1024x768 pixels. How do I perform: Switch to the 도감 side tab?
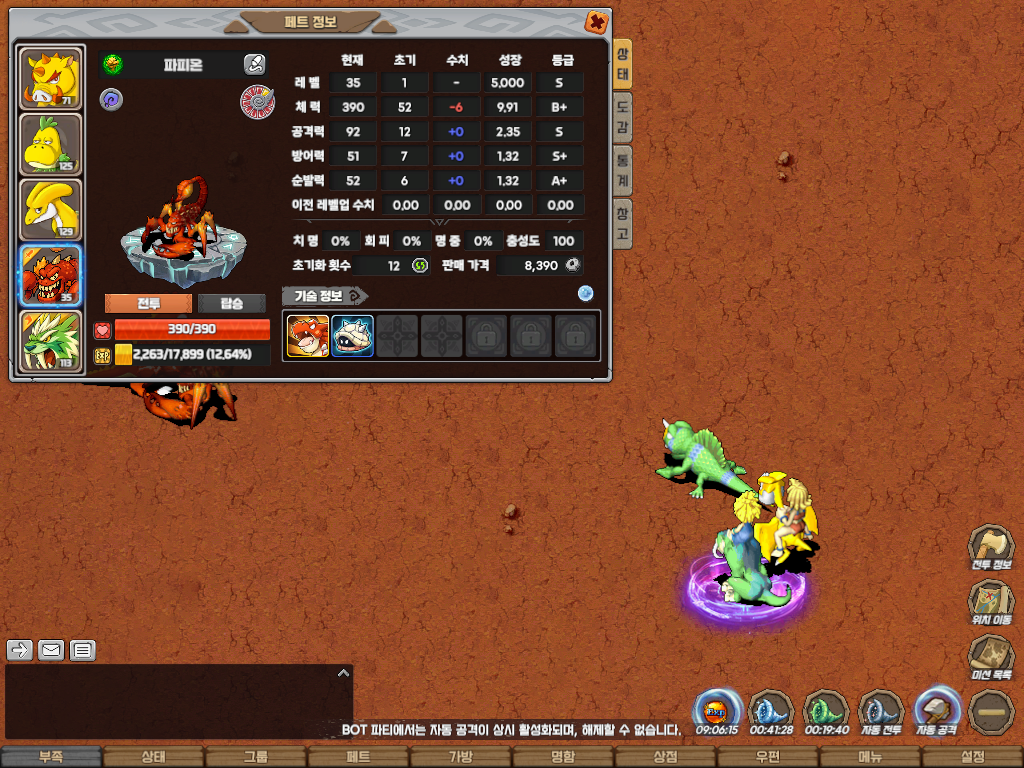tap(622, 118)
